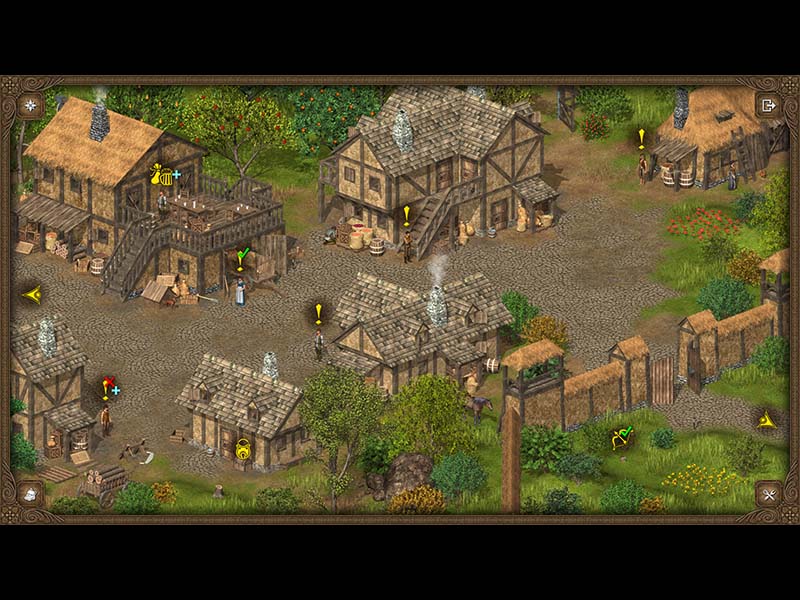
Task: Open the white sack button in the corner
Action: [31, 493]
